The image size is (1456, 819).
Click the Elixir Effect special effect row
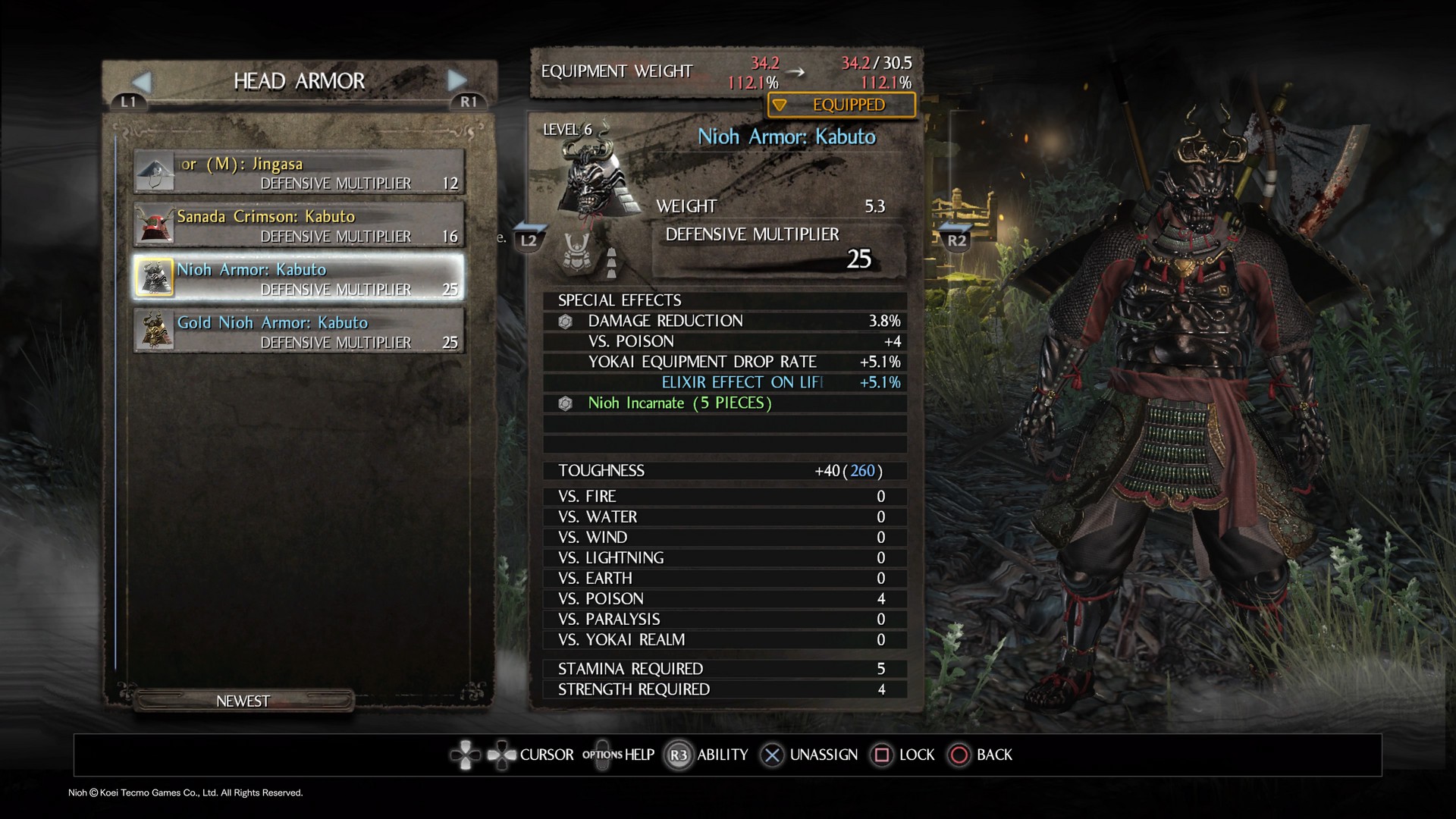tap(724, 382)
